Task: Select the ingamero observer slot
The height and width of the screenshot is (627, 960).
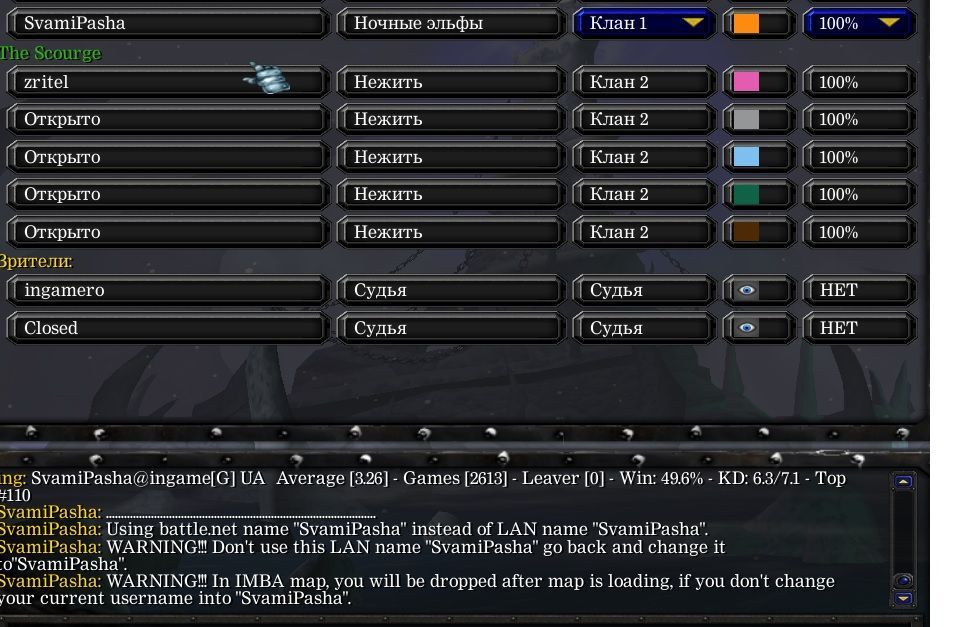Action: (x=167, y=290)
